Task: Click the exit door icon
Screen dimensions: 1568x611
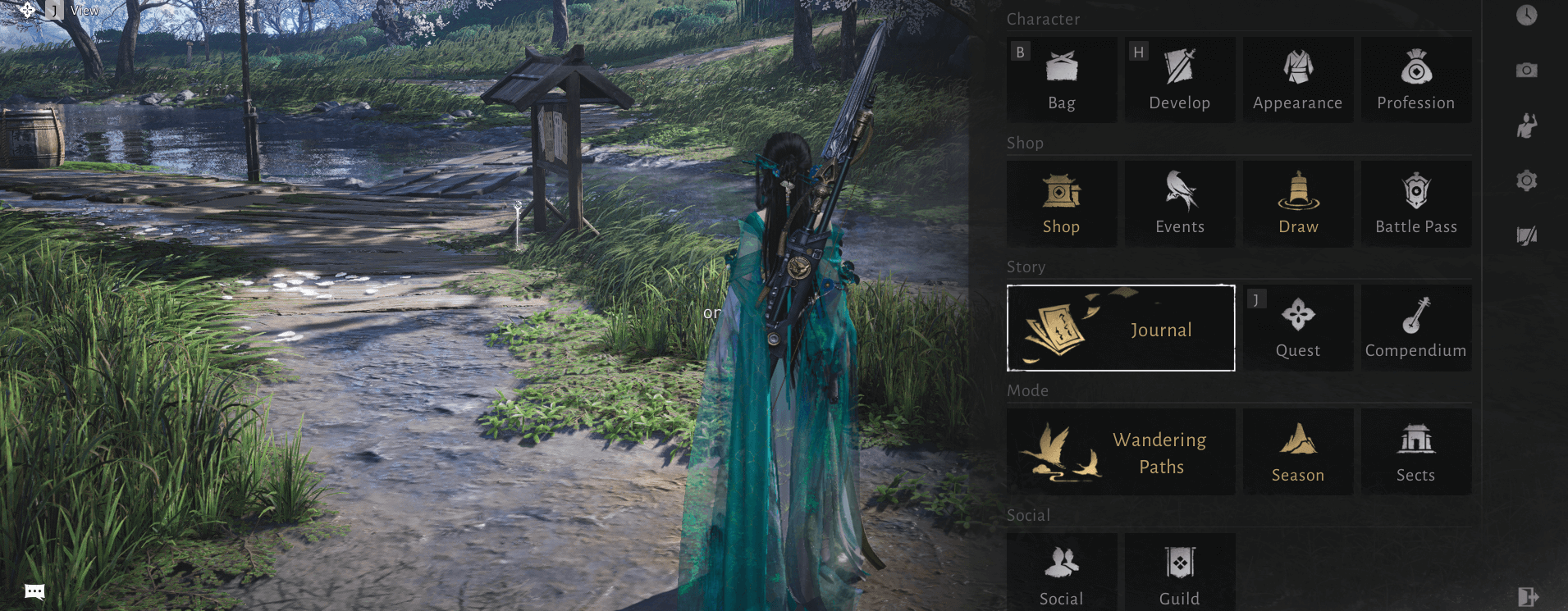Action: [1526, 596]
